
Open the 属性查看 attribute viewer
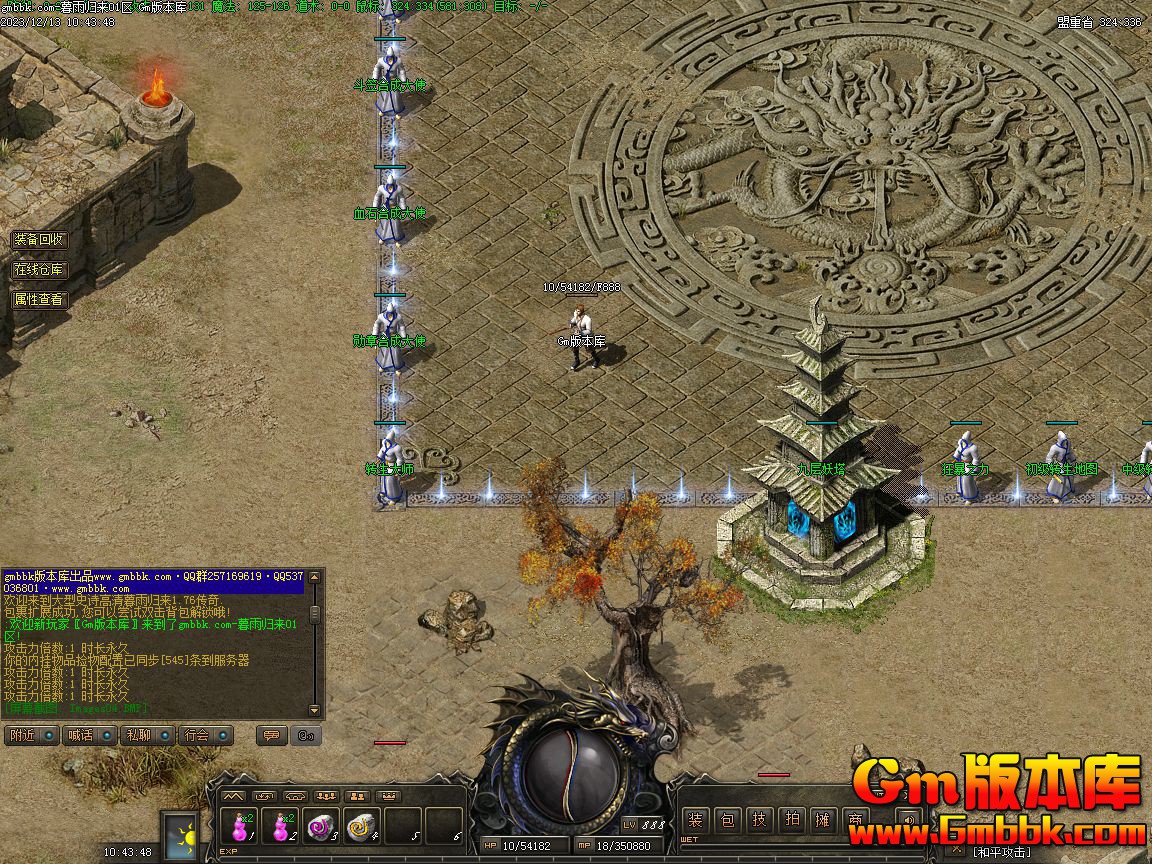pyautogui.click(x=39, y=299)
